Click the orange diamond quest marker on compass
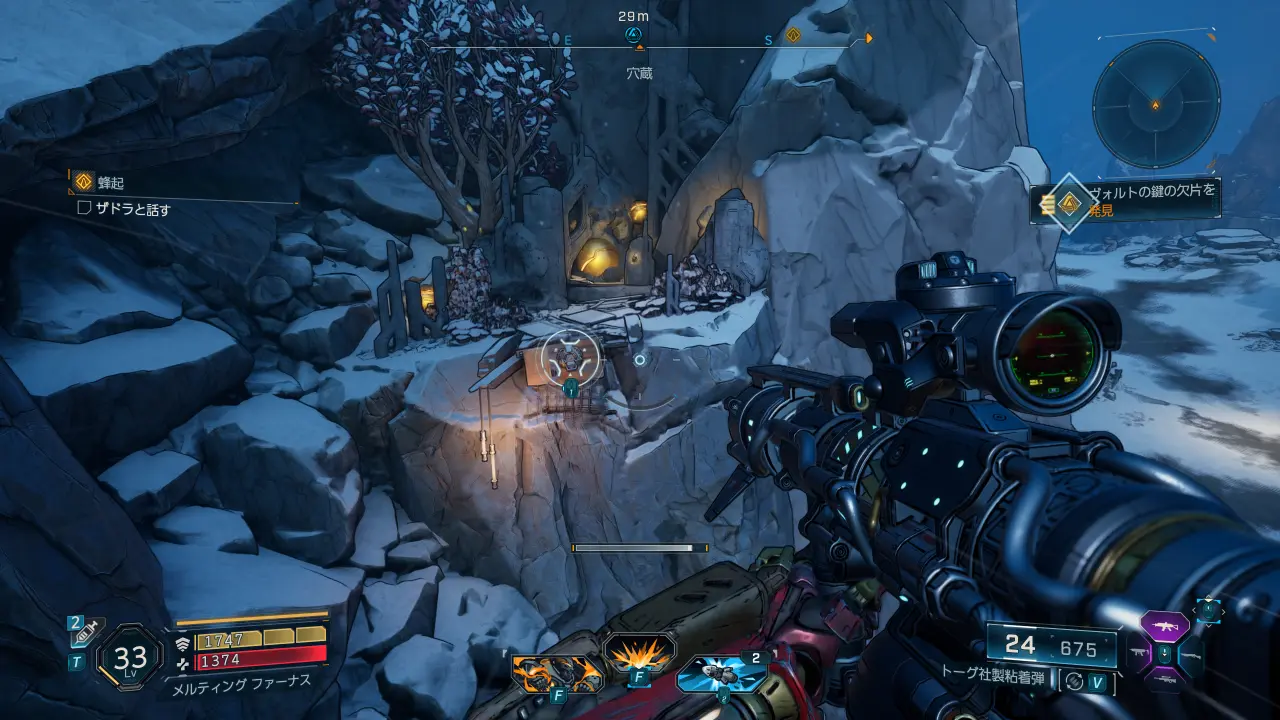1280x720 pixels. (x=793, y=36)
